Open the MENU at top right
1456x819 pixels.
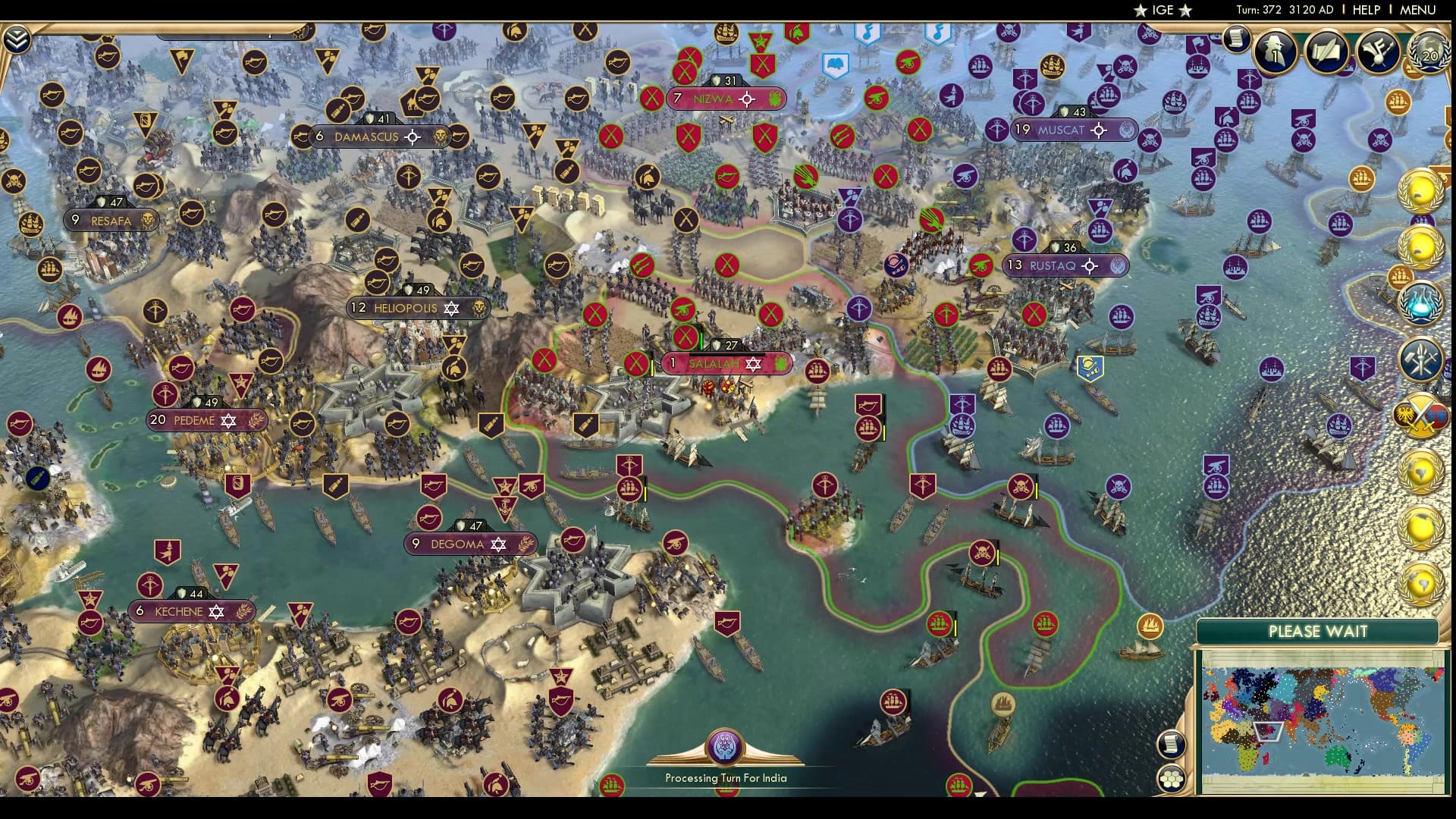pyautogui.click(x=1419, y=11)
